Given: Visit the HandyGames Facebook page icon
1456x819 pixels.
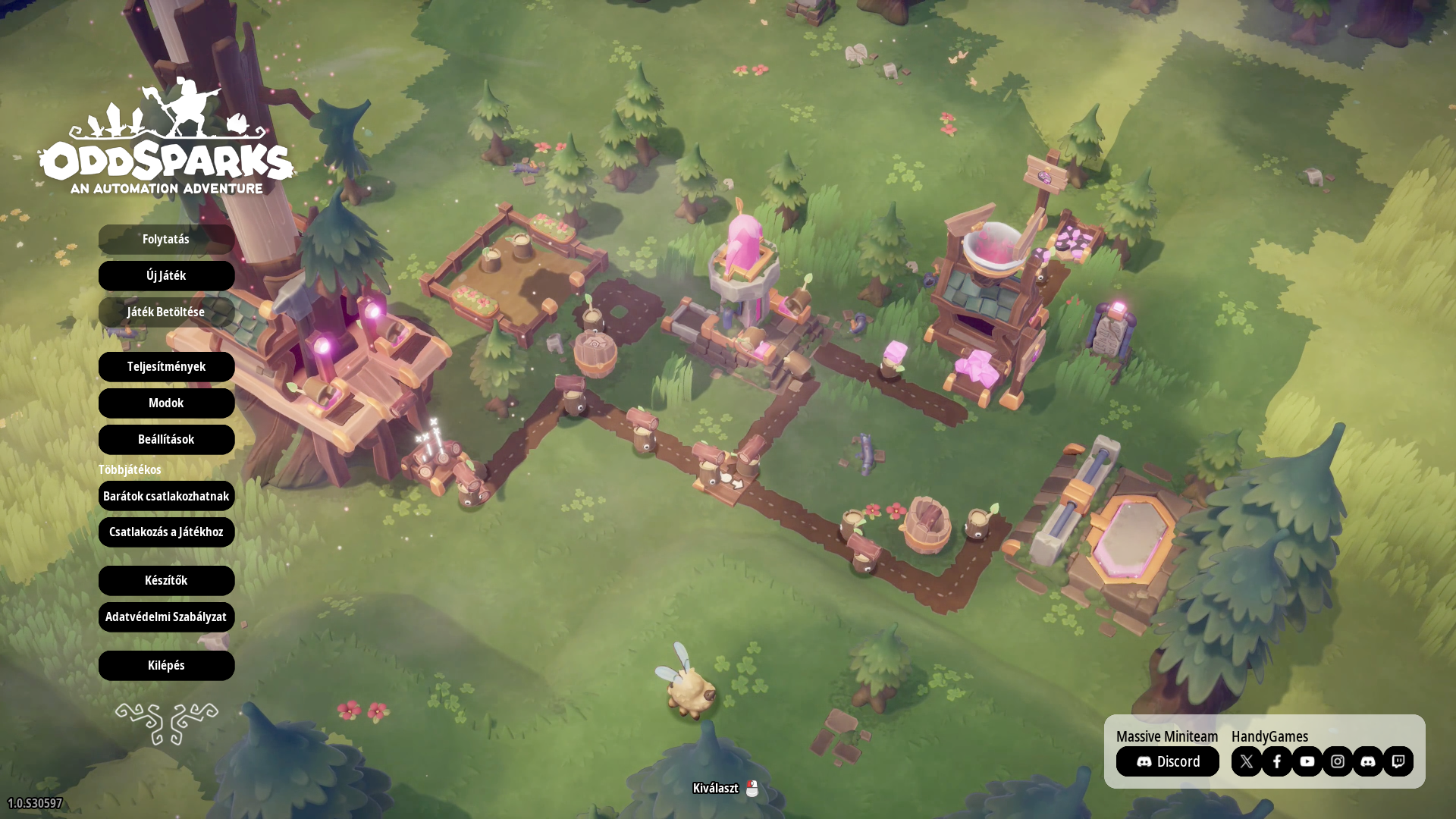Looking at the screenshot, I should (x=1276, y=761).
